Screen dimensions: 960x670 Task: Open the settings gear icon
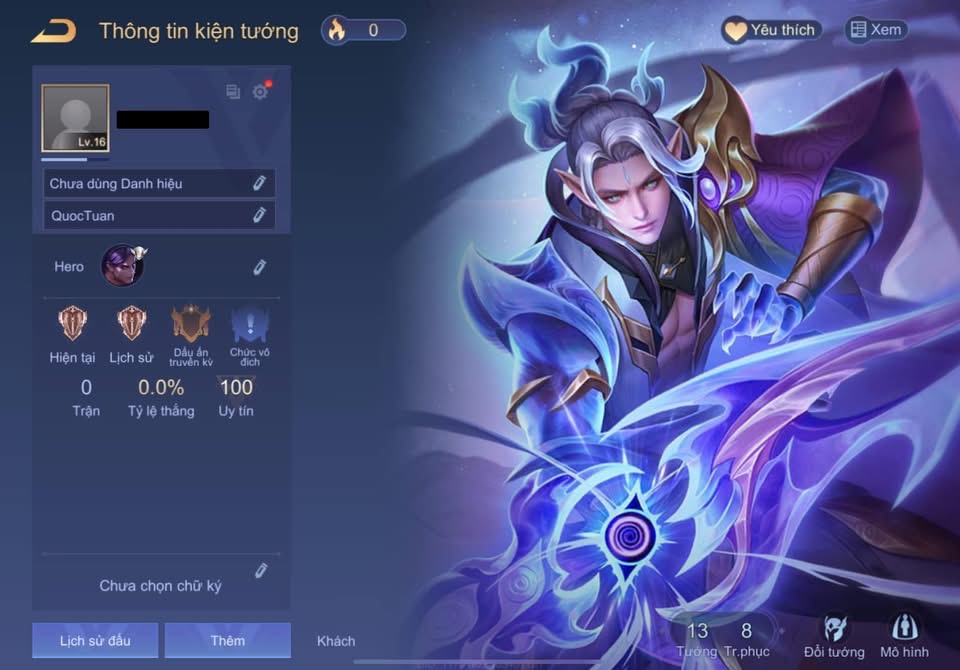(260, 92)
